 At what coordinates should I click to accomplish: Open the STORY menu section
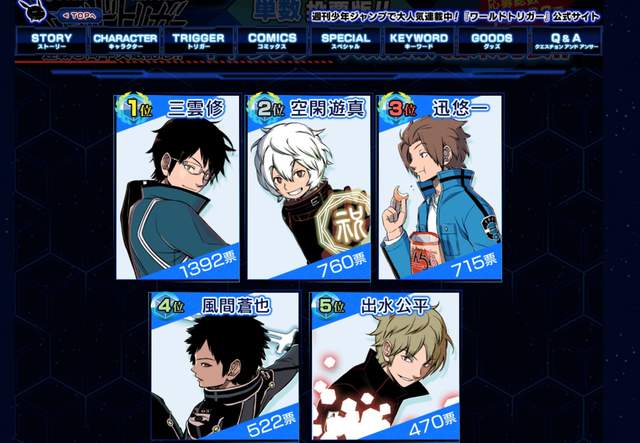[x=45, y=41]
